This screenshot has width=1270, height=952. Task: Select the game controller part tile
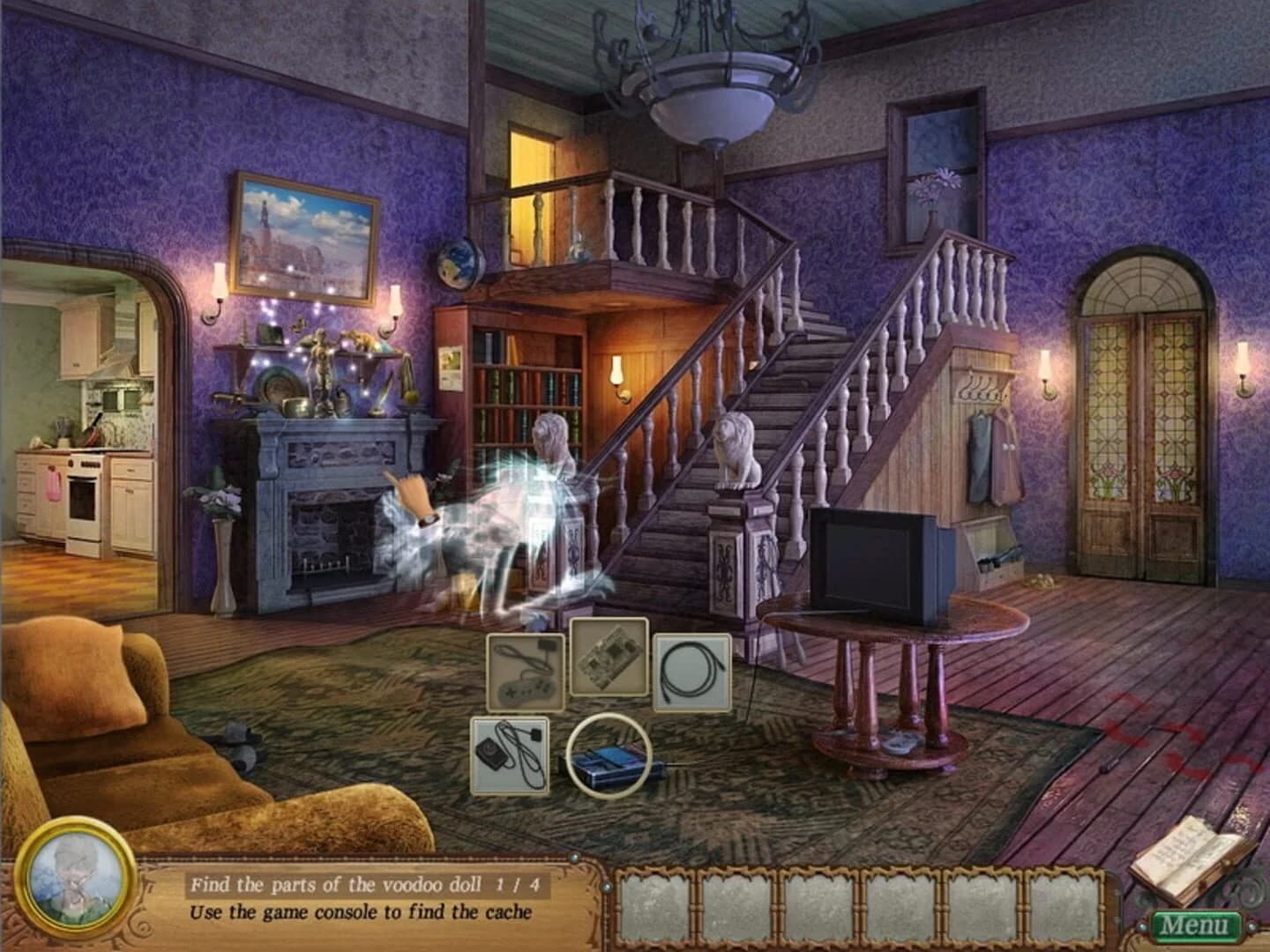pyautogui.click(x=524, y=673)
